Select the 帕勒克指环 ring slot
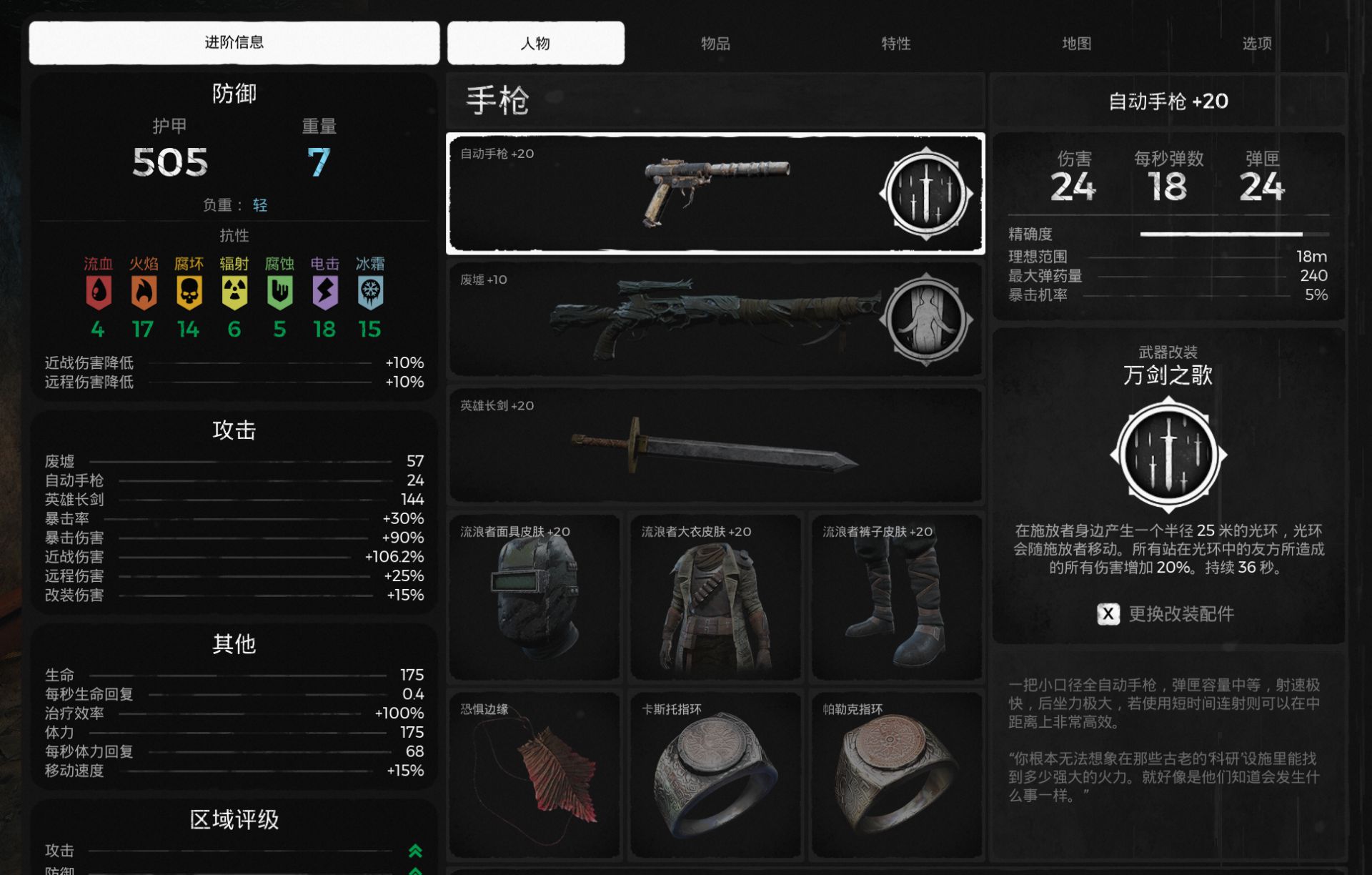 [896, 775]
